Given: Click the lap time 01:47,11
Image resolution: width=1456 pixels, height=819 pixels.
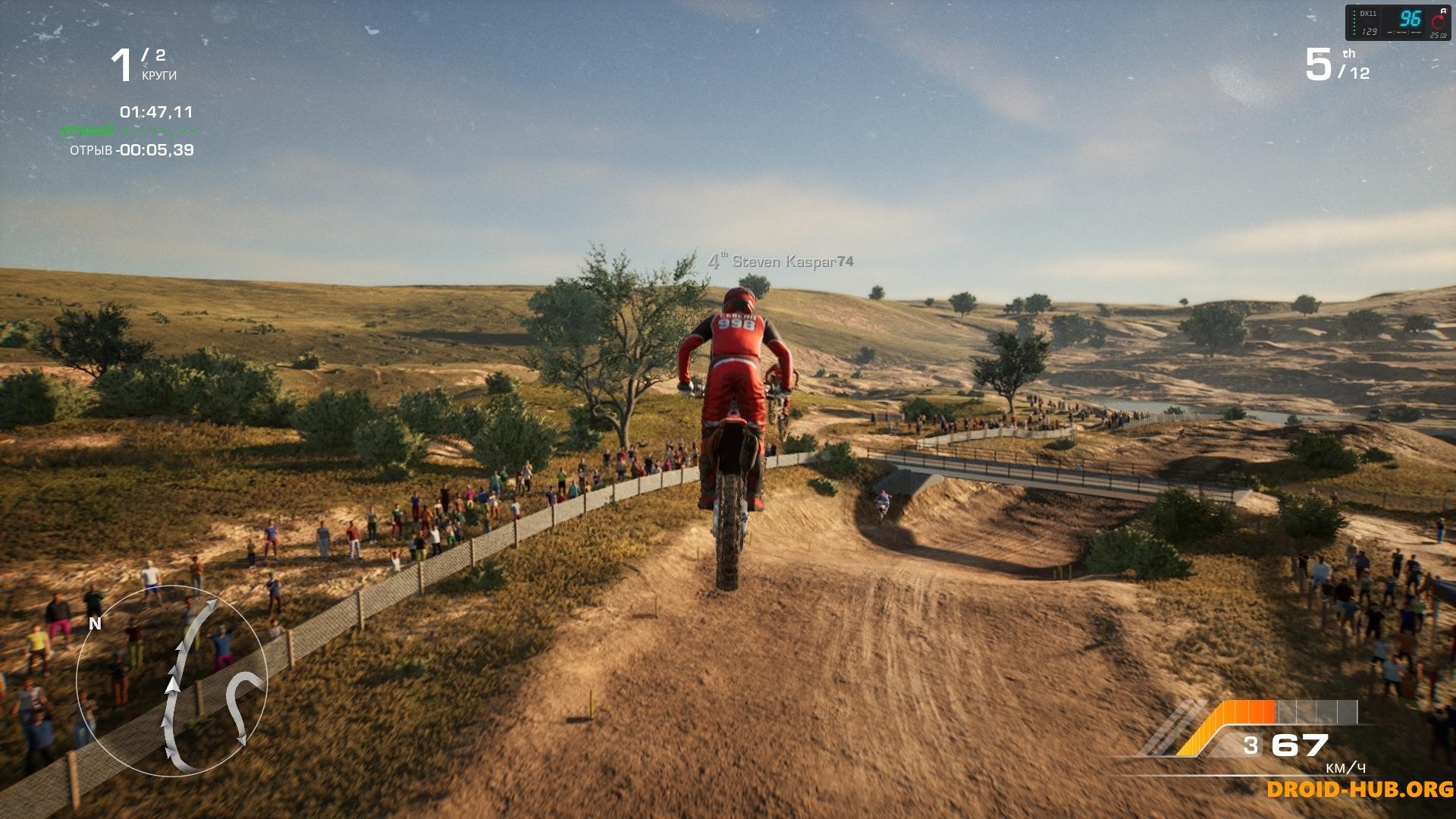Looking at the screenshot, I should (x=155, y=110).
